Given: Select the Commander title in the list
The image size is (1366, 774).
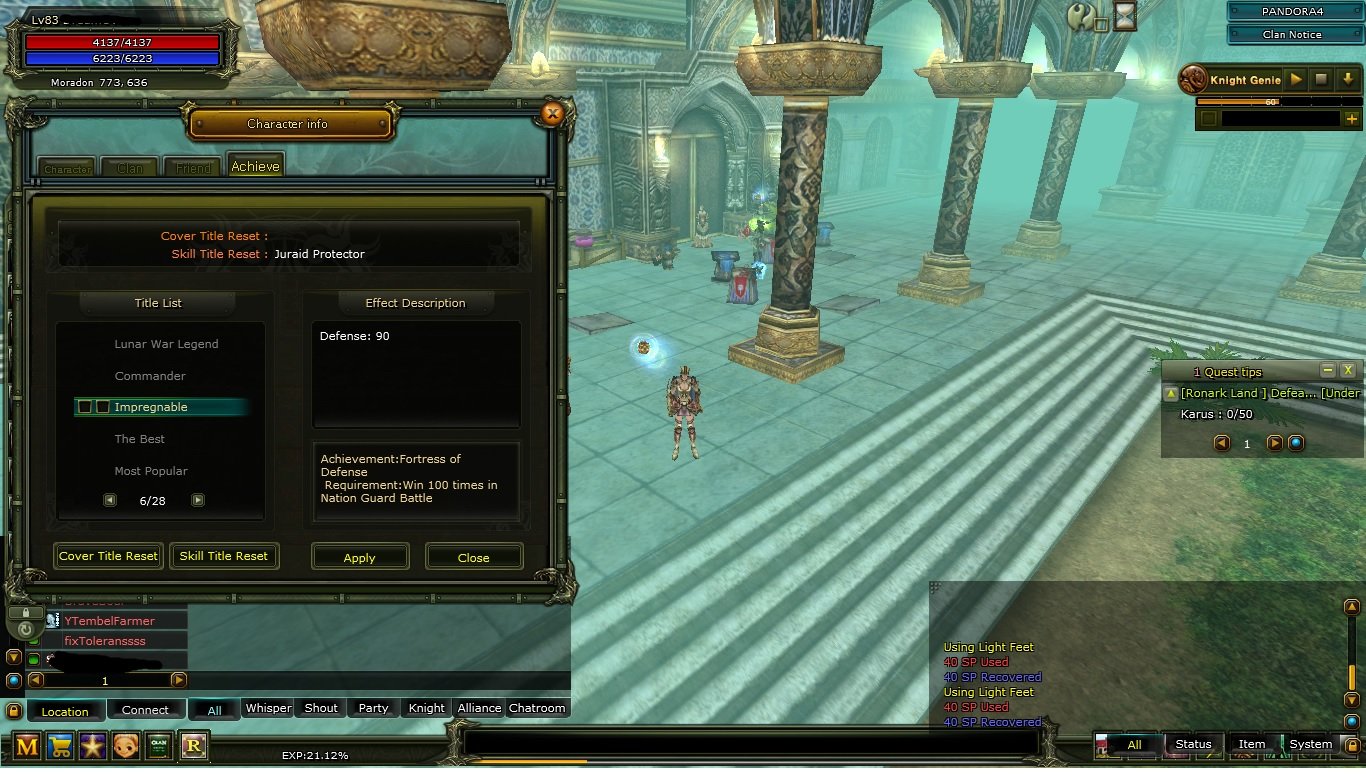Looking at the screenshot, I should click(150, 376).
